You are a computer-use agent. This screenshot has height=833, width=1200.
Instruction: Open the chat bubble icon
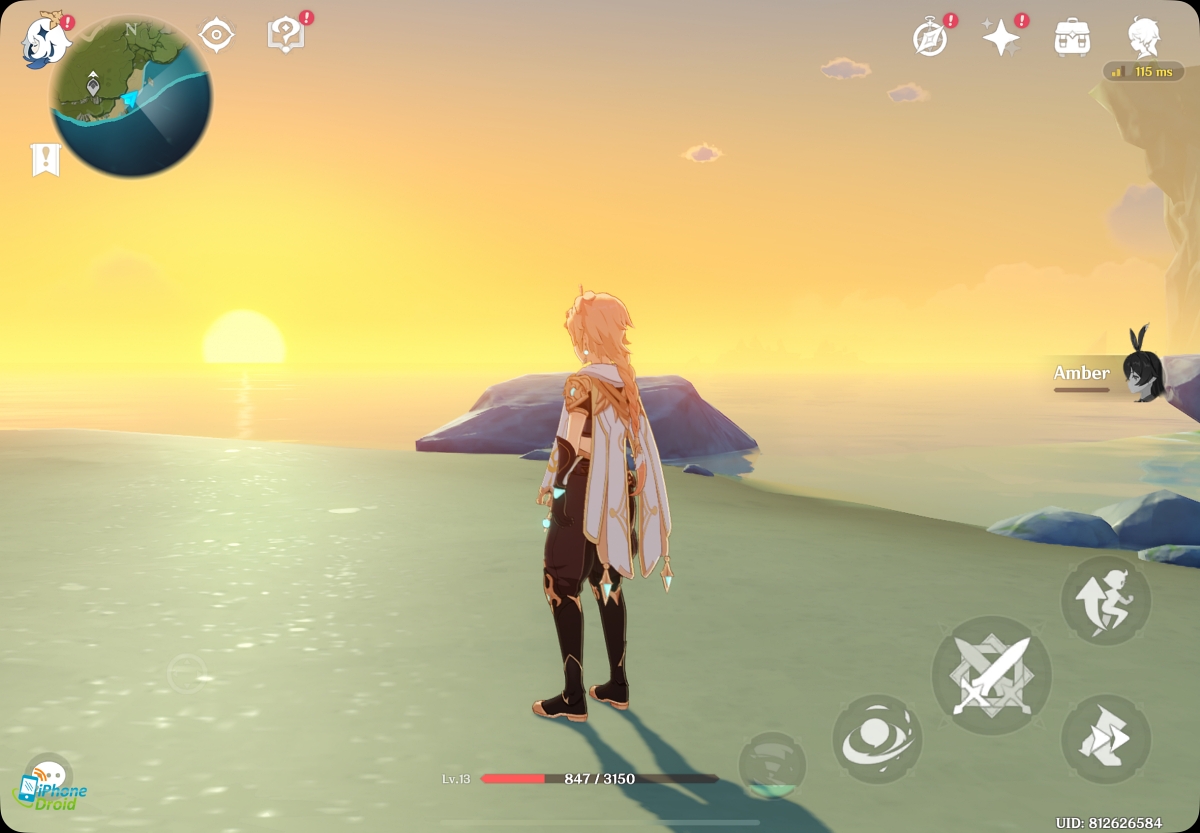(47, 775)
